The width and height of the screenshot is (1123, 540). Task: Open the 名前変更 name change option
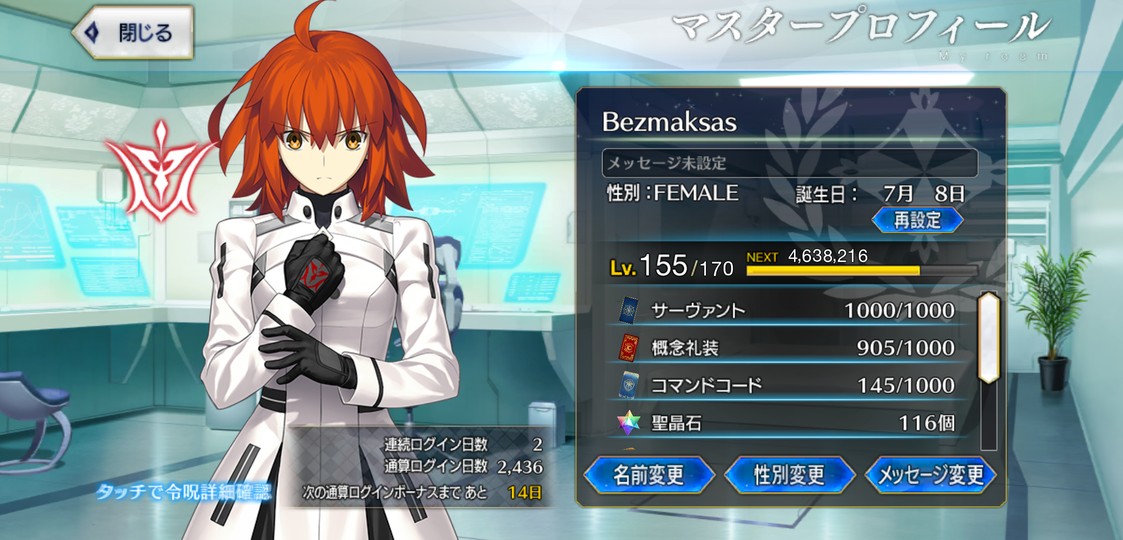pos(648,474)
